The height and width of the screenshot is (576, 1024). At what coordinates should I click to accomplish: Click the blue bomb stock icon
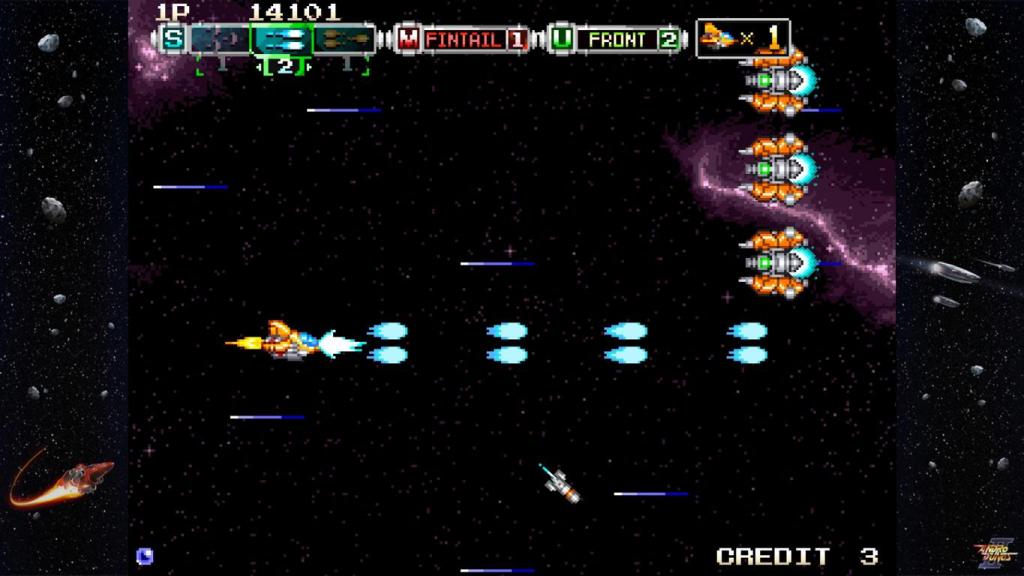144,555
